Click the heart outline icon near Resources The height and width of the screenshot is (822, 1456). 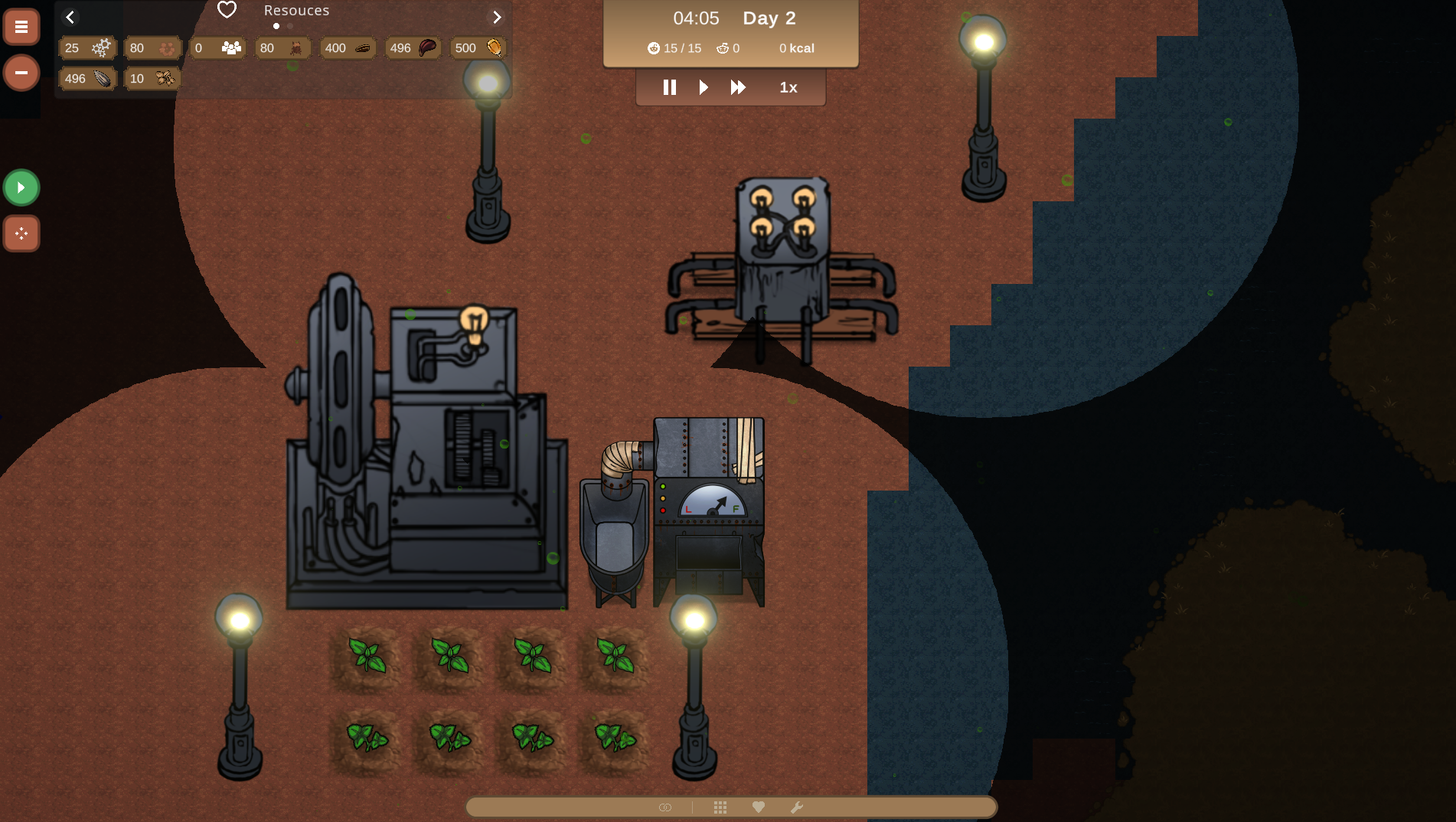(x=227, y=10)
